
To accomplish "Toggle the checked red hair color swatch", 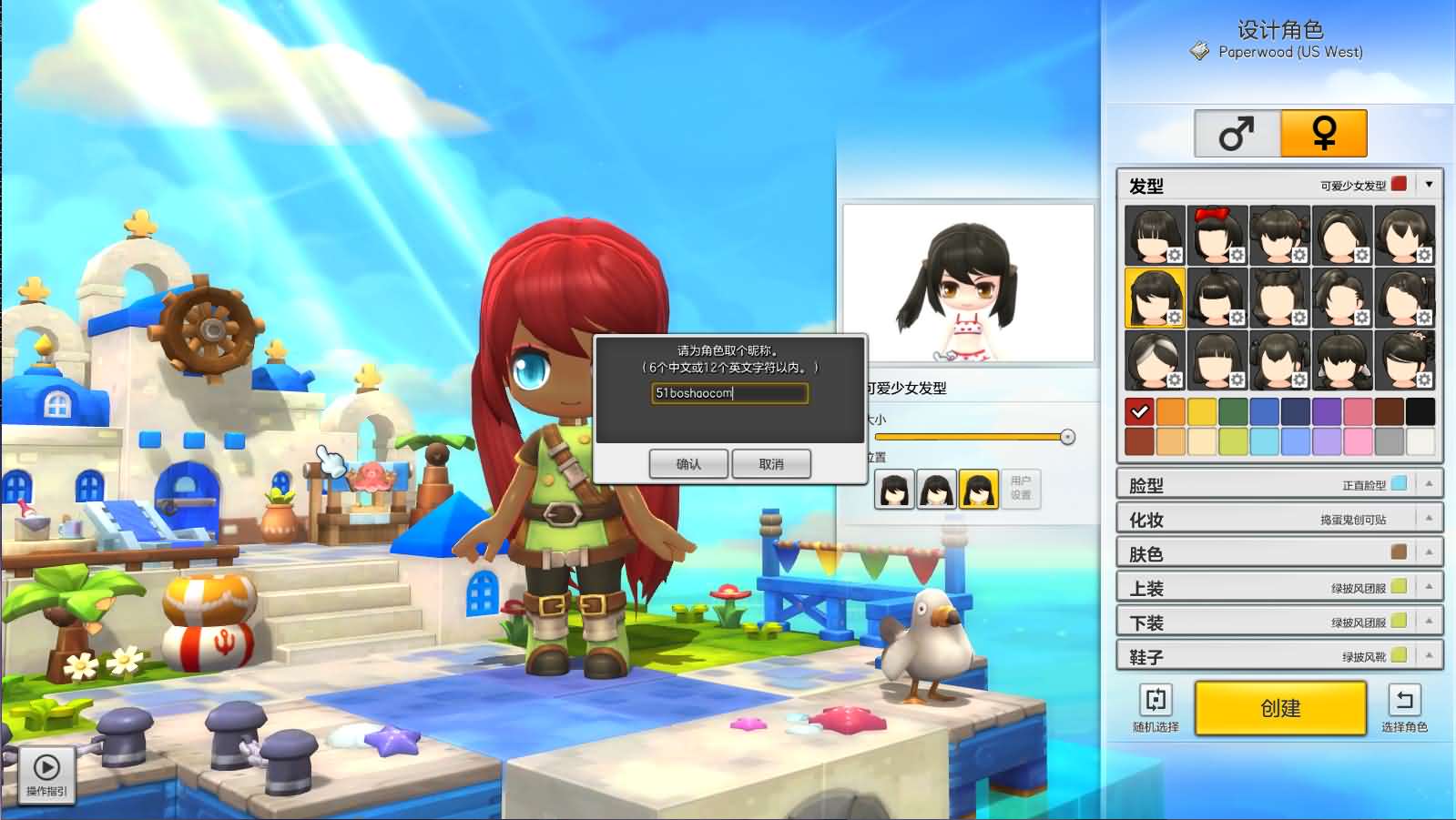I will tap(1141, 411).
